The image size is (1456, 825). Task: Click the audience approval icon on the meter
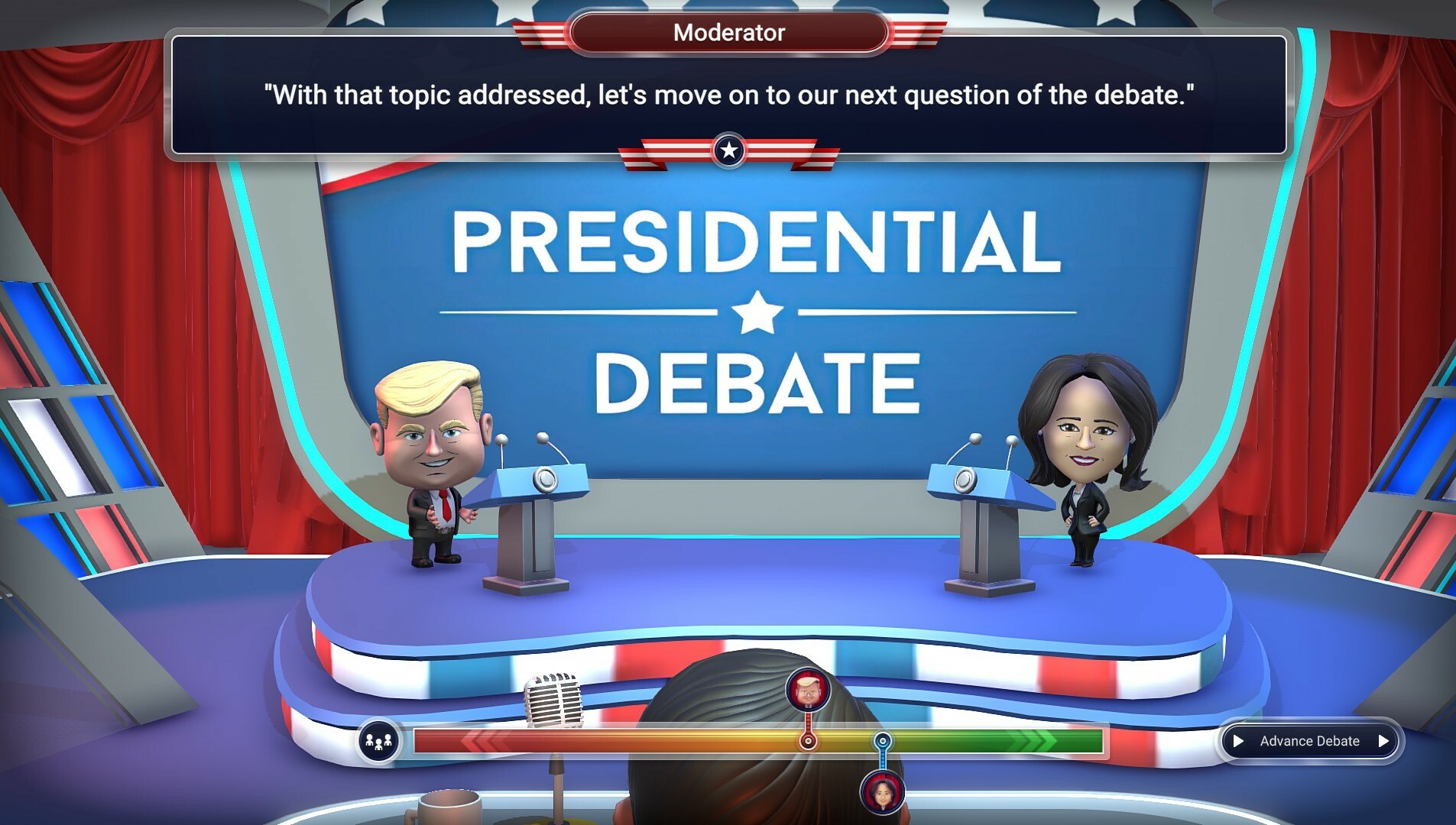(380, 740)
